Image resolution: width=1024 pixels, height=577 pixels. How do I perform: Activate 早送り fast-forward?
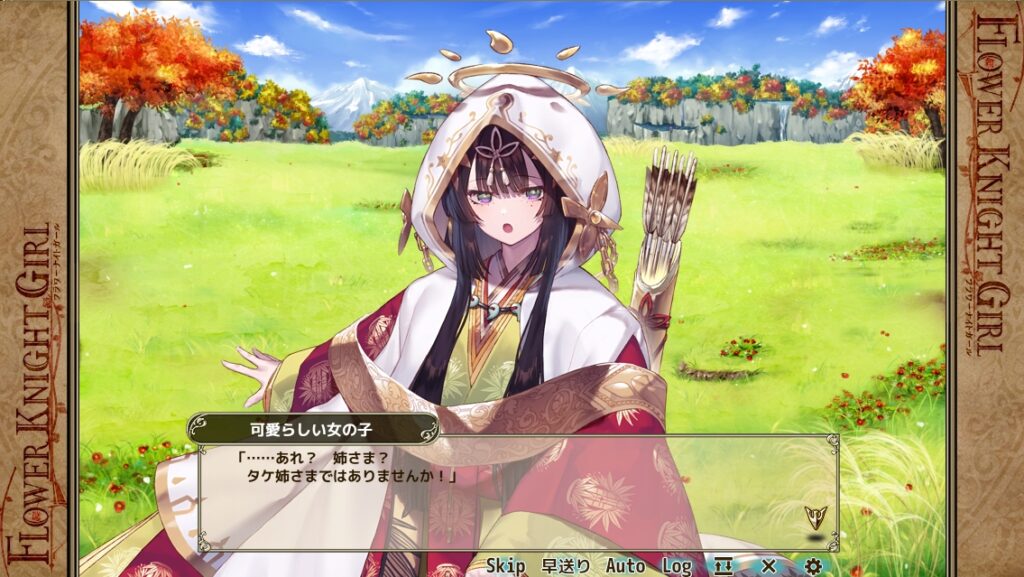pyautogui.click(x=566, y=566)
